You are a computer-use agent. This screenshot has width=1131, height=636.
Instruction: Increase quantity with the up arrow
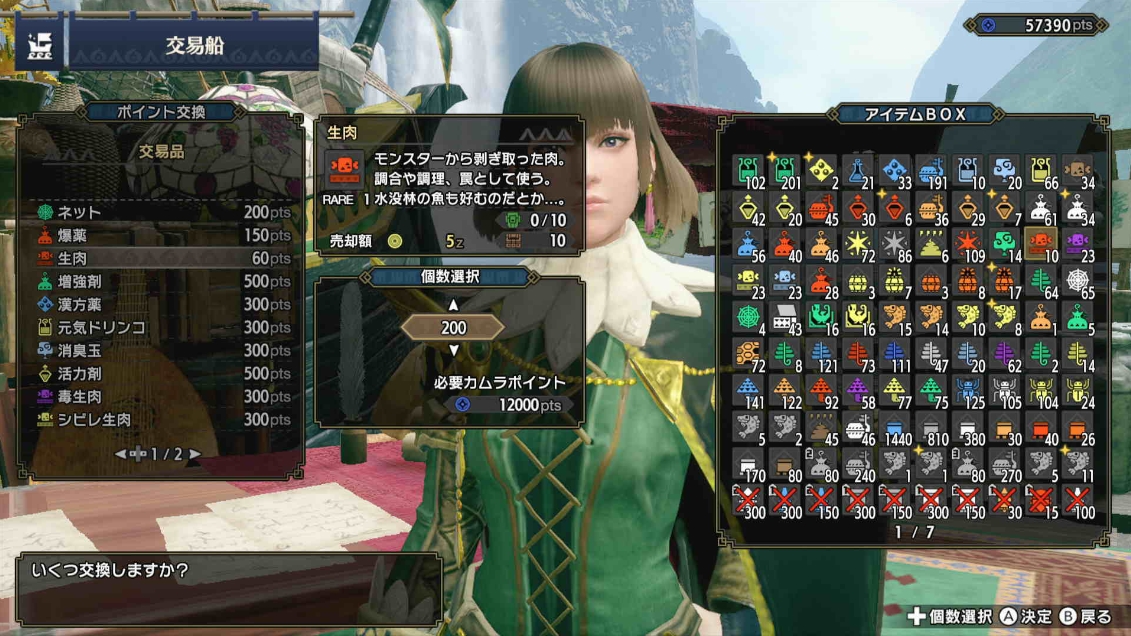(453, 305)
